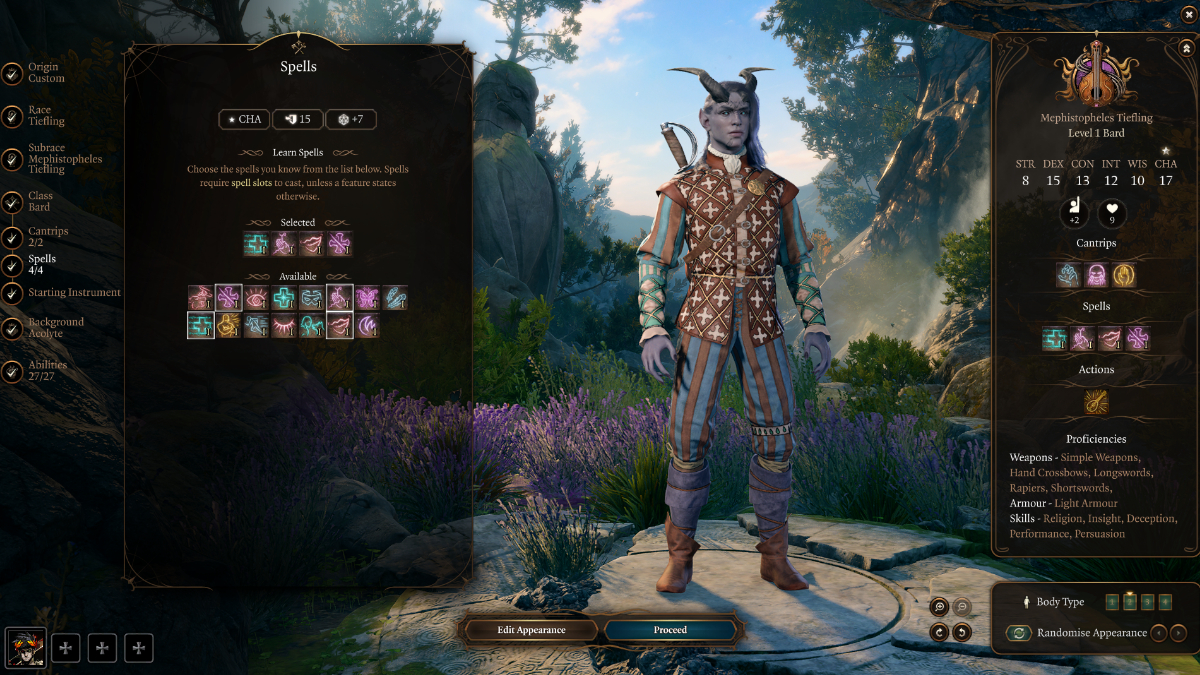Choose the yellow glowing figure spell
Image resolution: width=1200 pixels, height=675 pixels.
pyautogui.click(x=228, y=325)
